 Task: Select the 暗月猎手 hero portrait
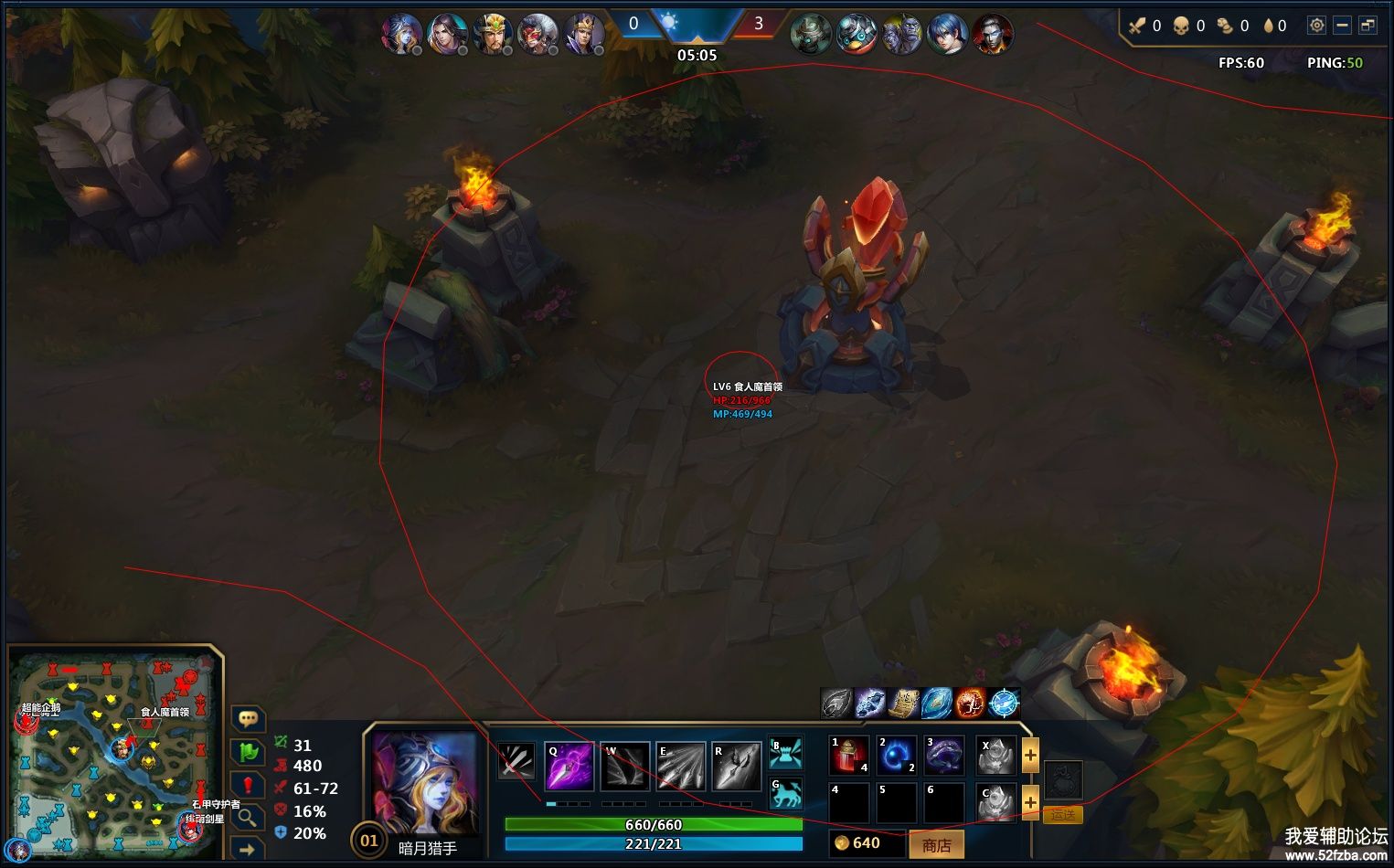pos(426,783)
